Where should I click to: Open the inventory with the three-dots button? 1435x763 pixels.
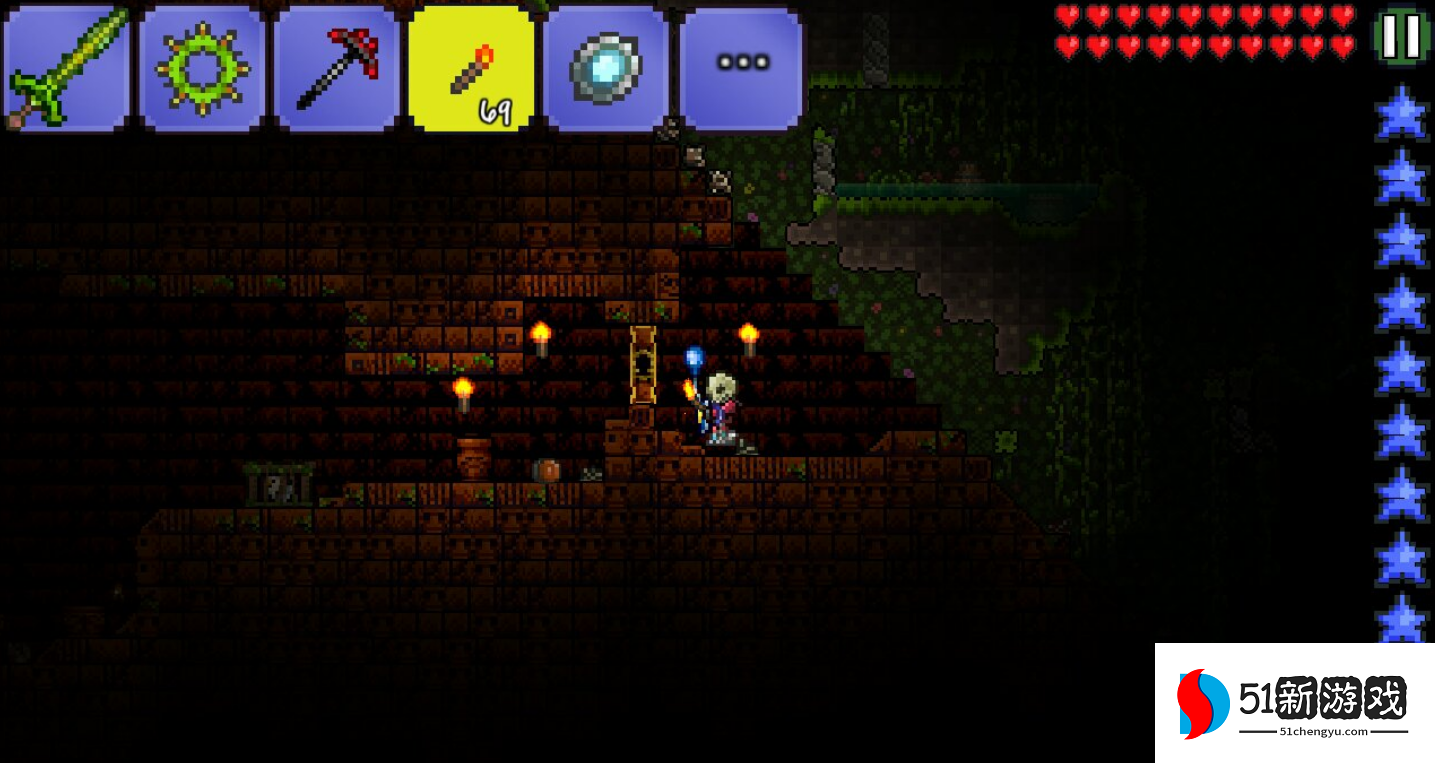point(741,66)
